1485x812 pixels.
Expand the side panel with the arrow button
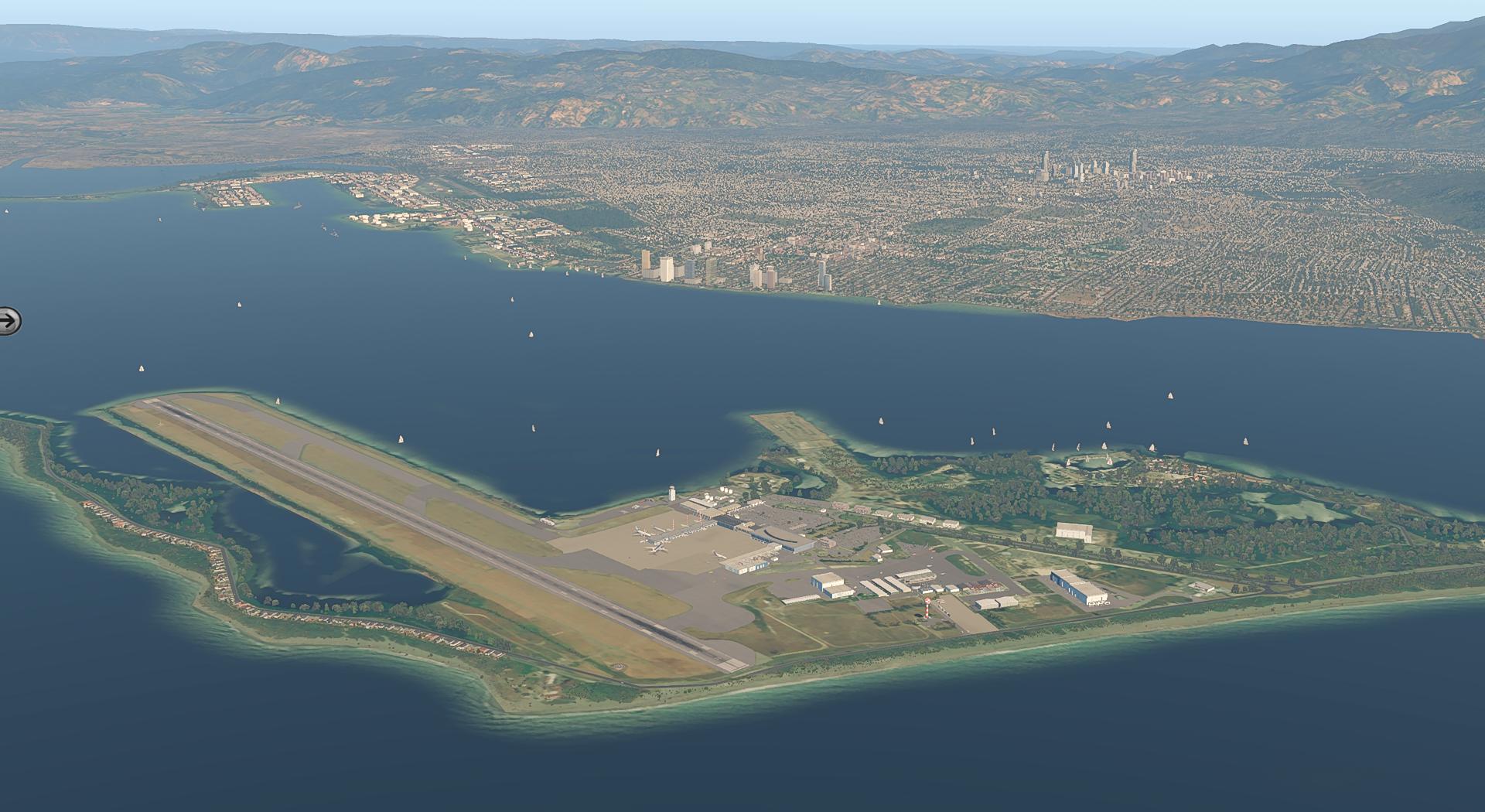[x=9, y=319]
